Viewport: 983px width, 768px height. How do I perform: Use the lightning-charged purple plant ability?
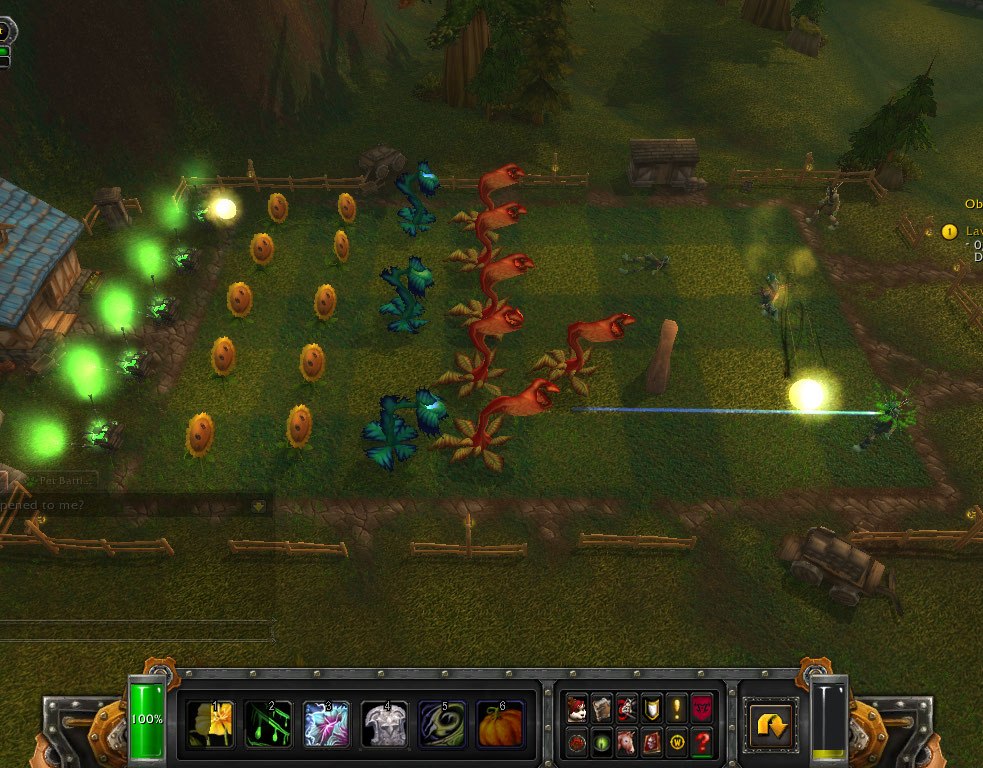(x=327, y=724)
